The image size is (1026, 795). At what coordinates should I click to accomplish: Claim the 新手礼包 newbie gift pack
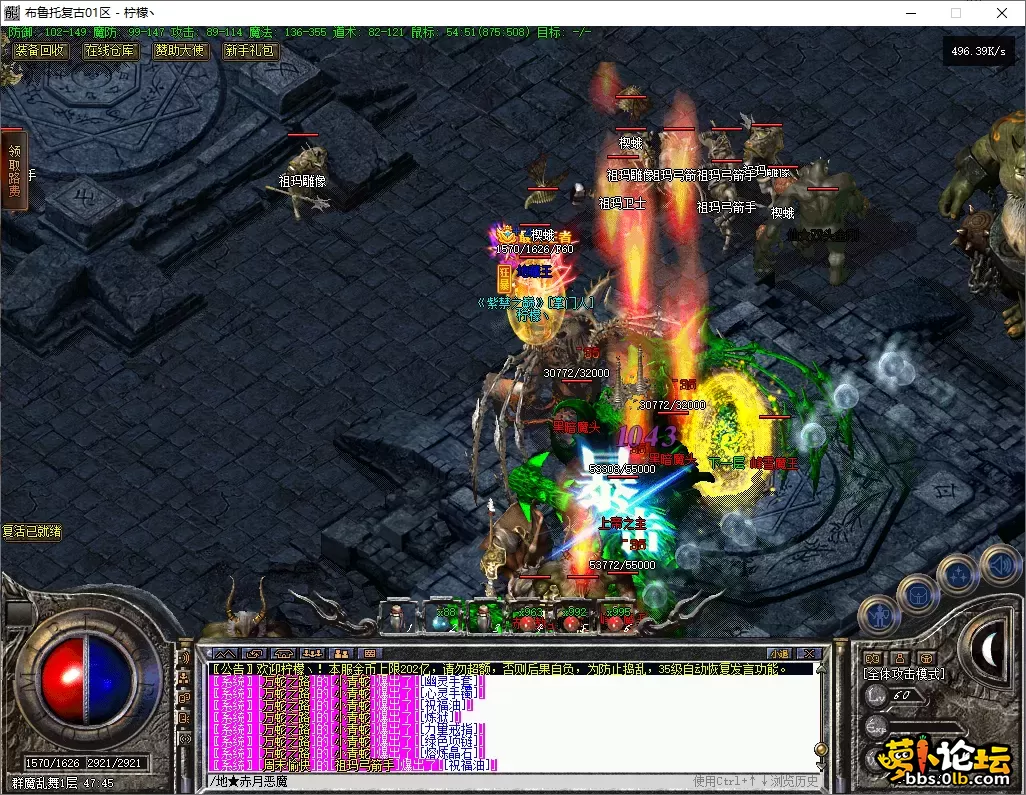point(250,51)
